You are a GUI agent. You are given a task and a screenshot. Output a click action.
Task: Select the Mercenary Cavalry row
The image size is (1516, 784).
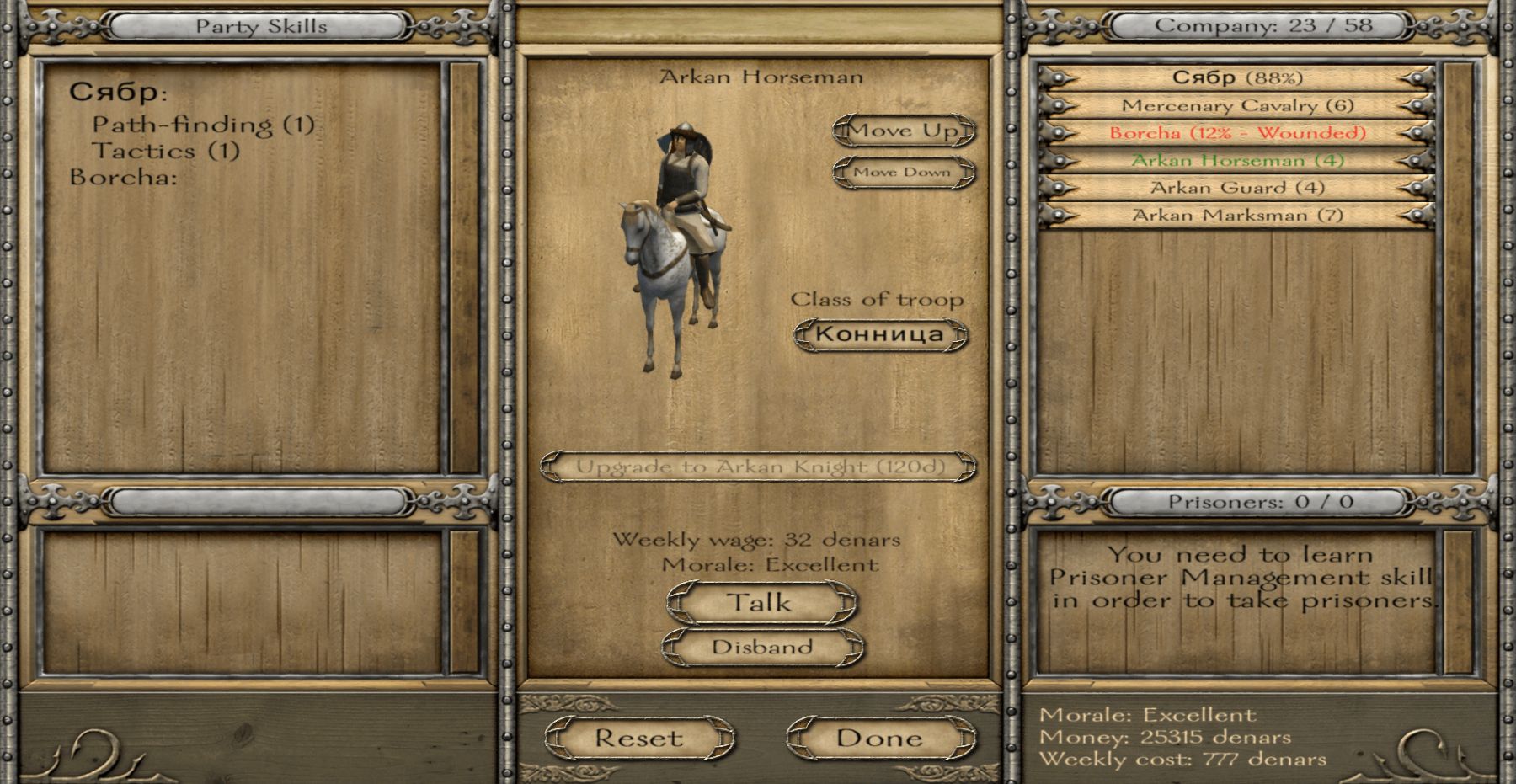(x=1236, y=106)
